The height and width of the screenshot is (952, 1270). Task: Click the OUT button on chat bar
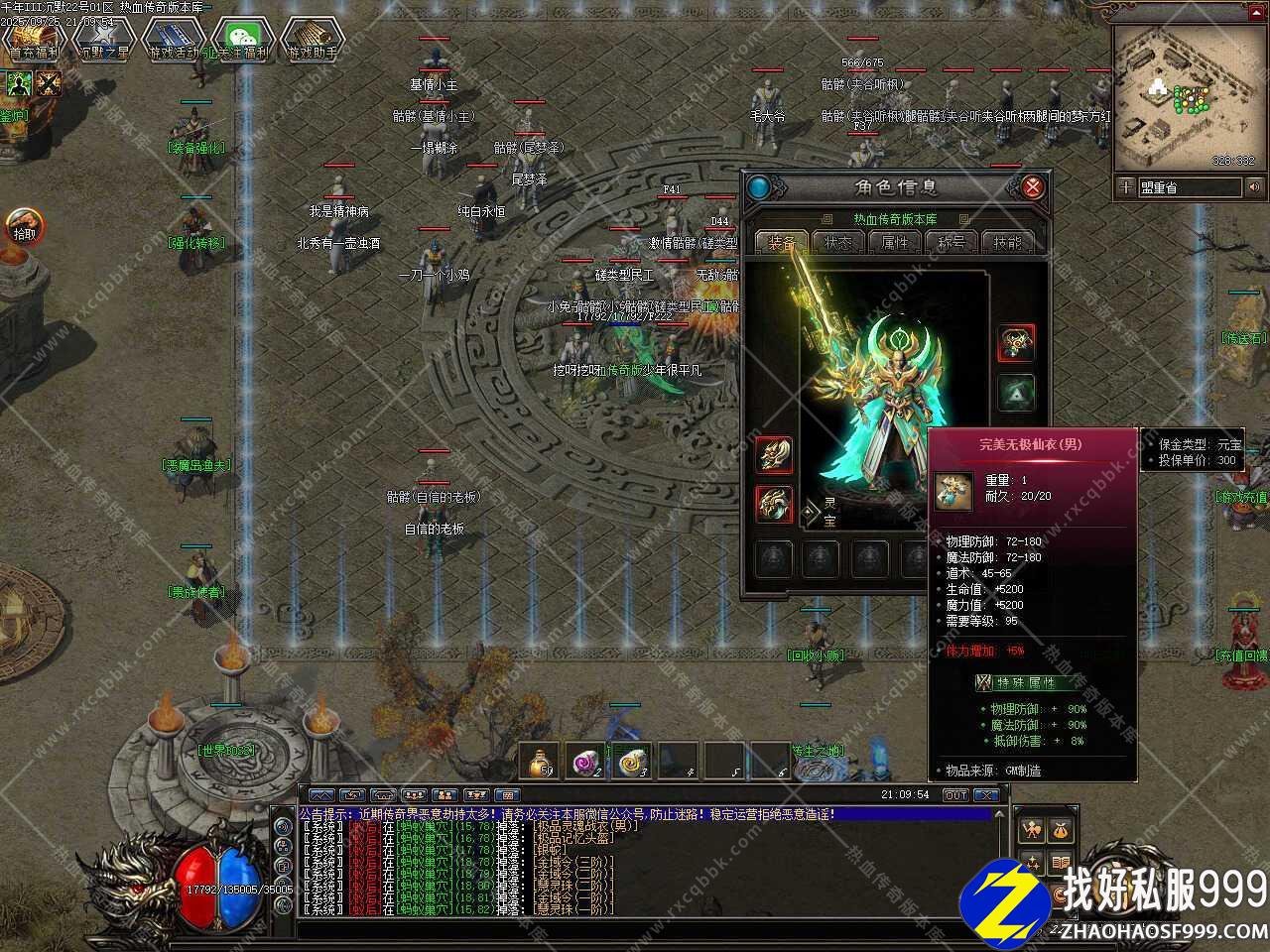[954, 795]
